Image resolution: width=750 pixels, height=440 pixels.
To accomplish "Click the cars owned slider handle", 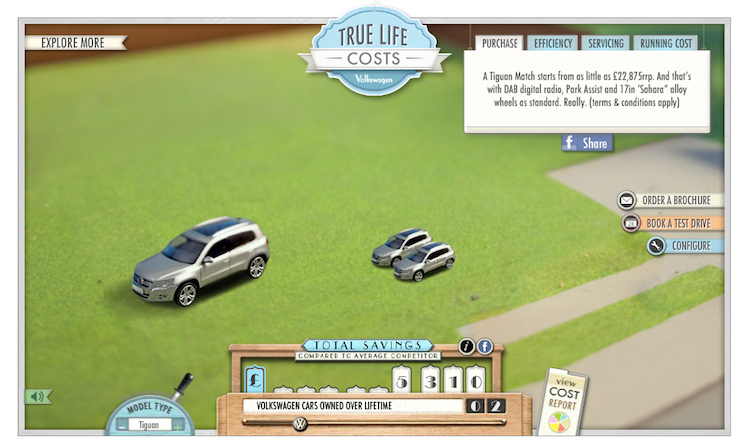I will [299, 424].
